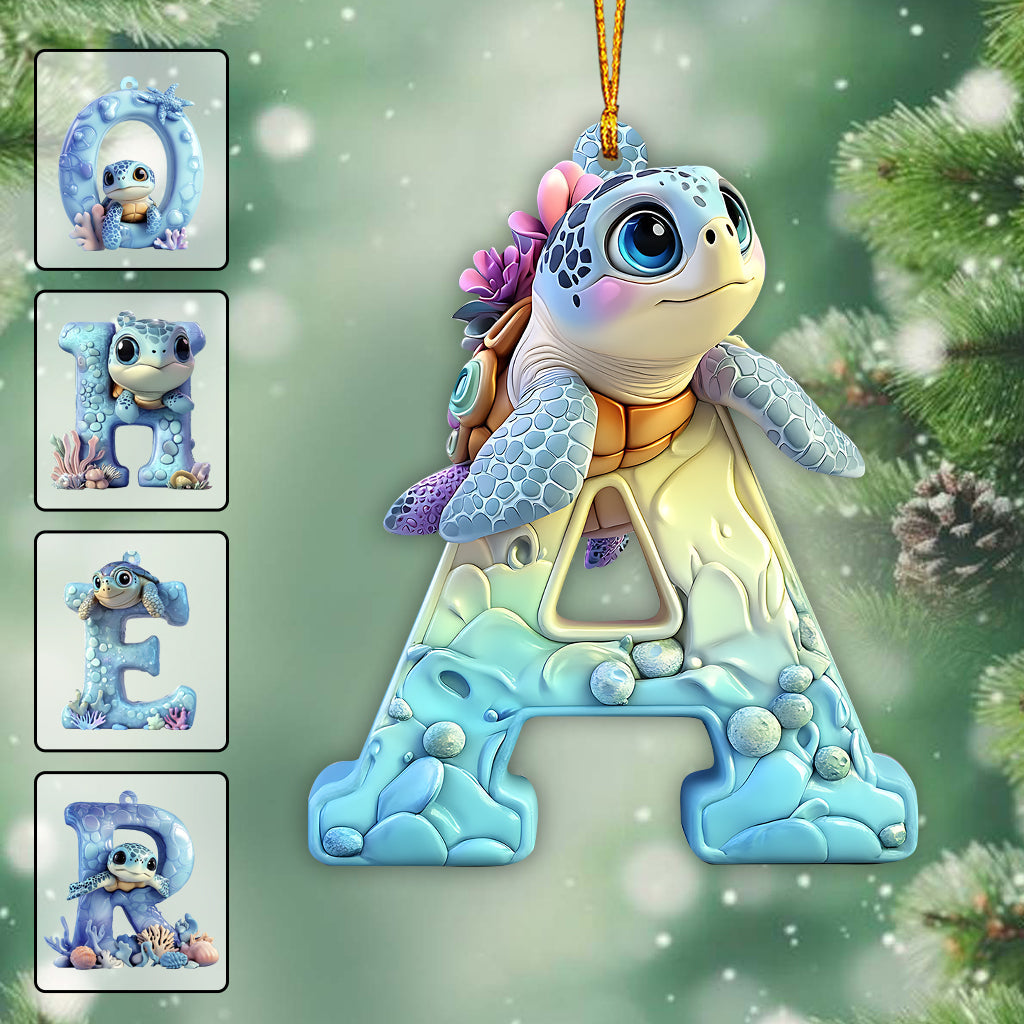Screen dimensions: 1024x1024
Task: Open the letter E turtle thumbnail
Action: (x=131, y=641)
